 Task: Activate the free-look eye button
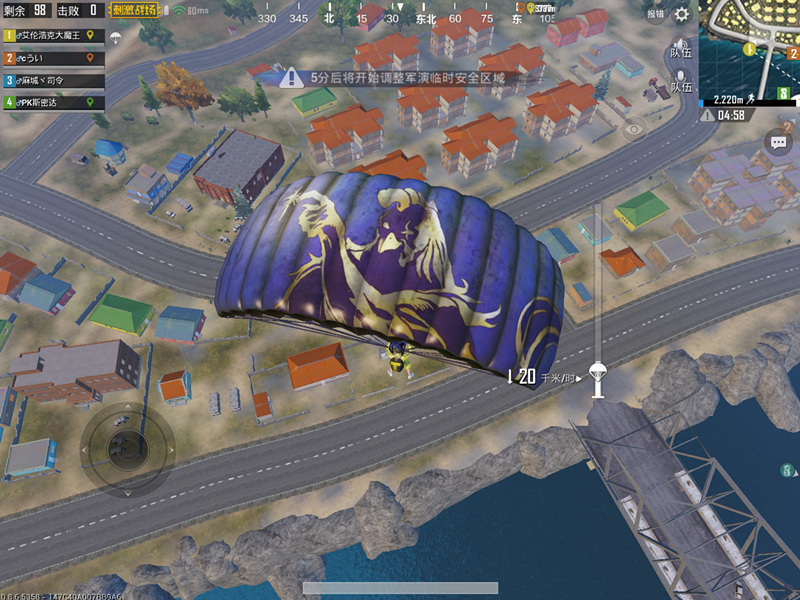pos(634,129)
